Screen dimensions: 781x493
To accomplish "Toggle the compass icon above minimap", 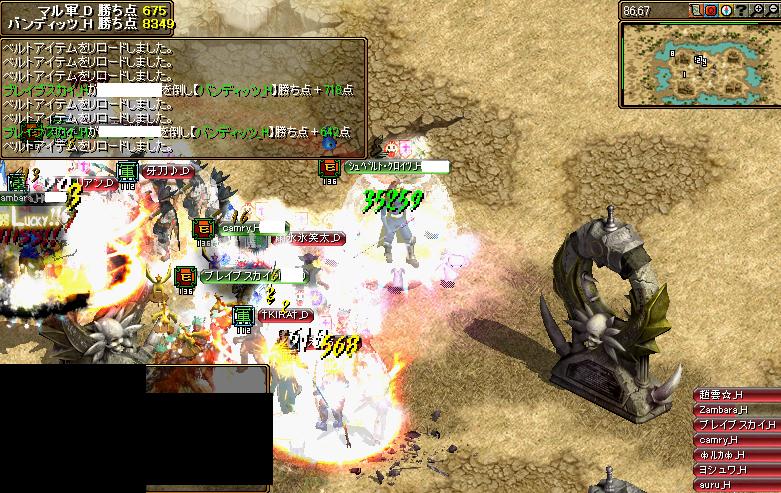I will (x=726, y=11).
